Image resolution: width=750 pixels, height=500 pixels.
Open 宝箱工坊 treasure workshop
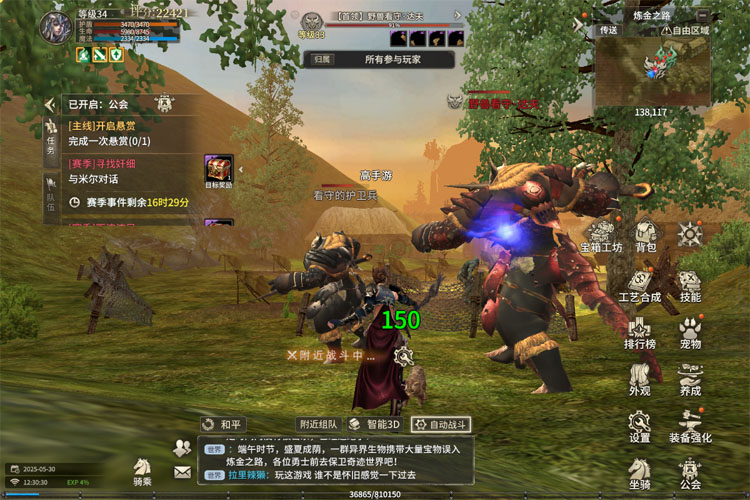point(602,236)
